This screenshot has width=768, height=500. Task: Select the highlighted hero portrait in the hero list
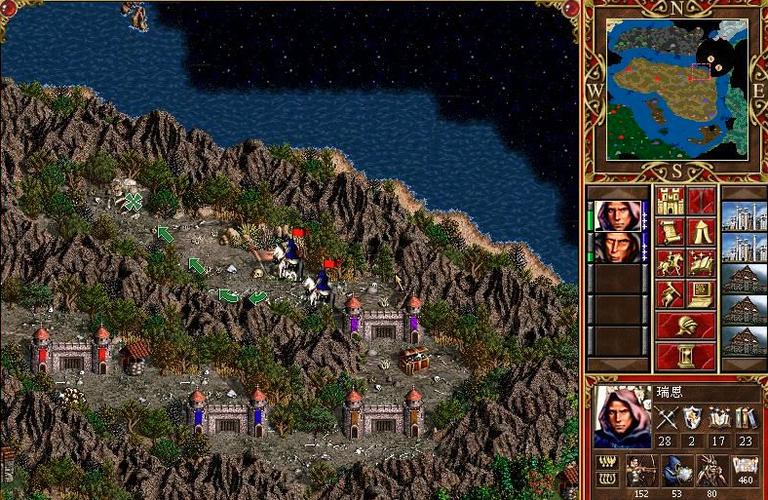coord(616,216)
